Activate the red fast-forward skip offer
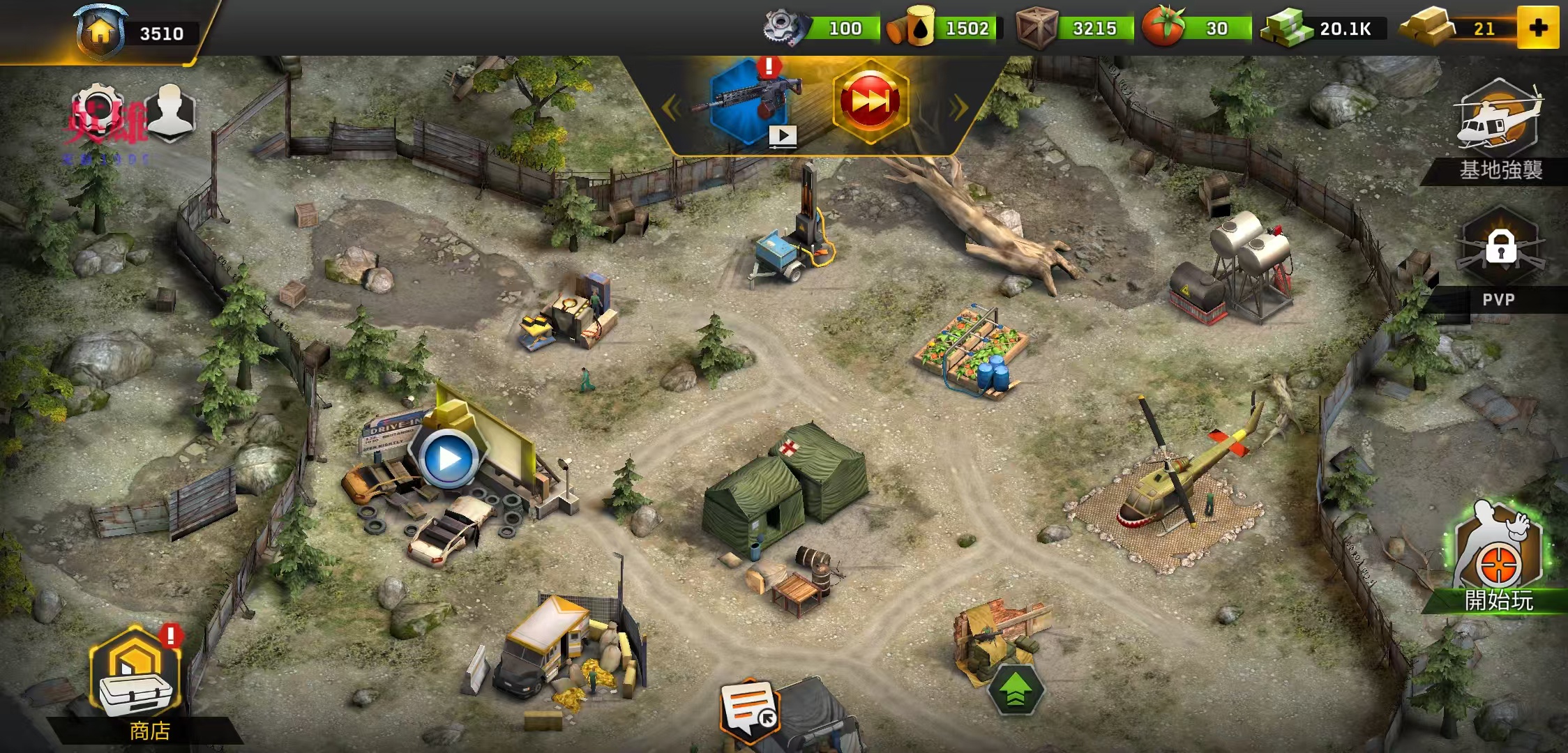 point(870,102)
